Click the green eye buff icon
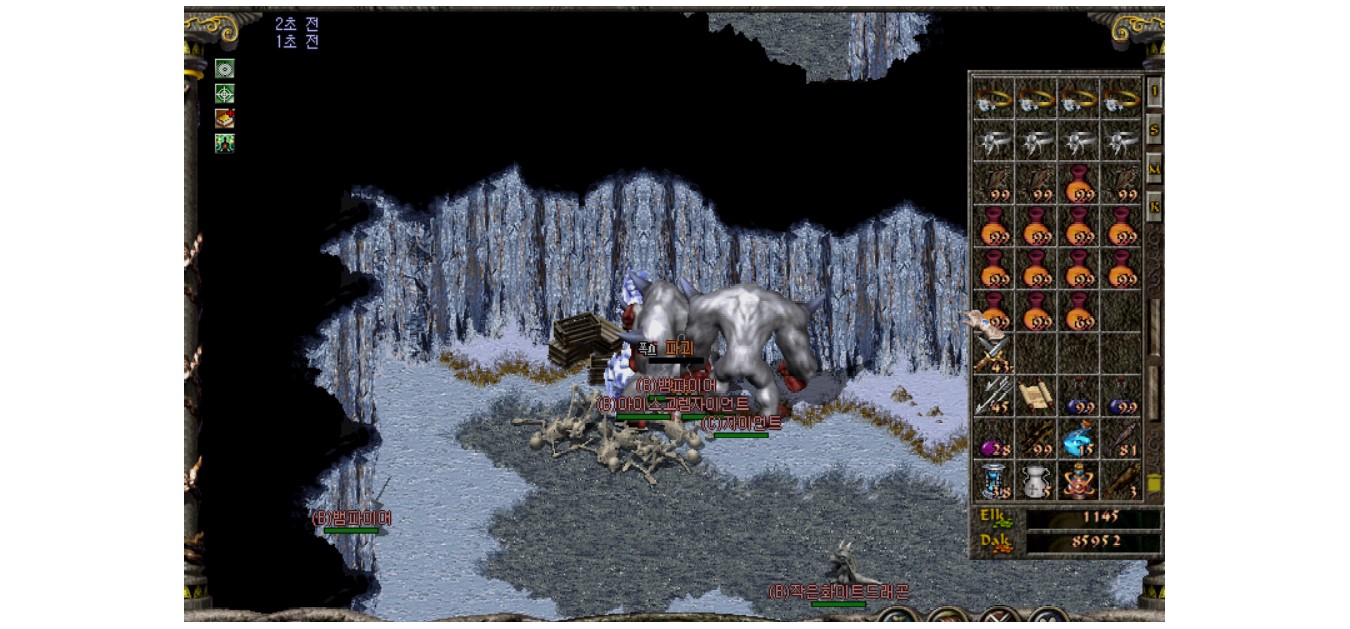Screen dimensions: 1350x629 pos(225,69)
